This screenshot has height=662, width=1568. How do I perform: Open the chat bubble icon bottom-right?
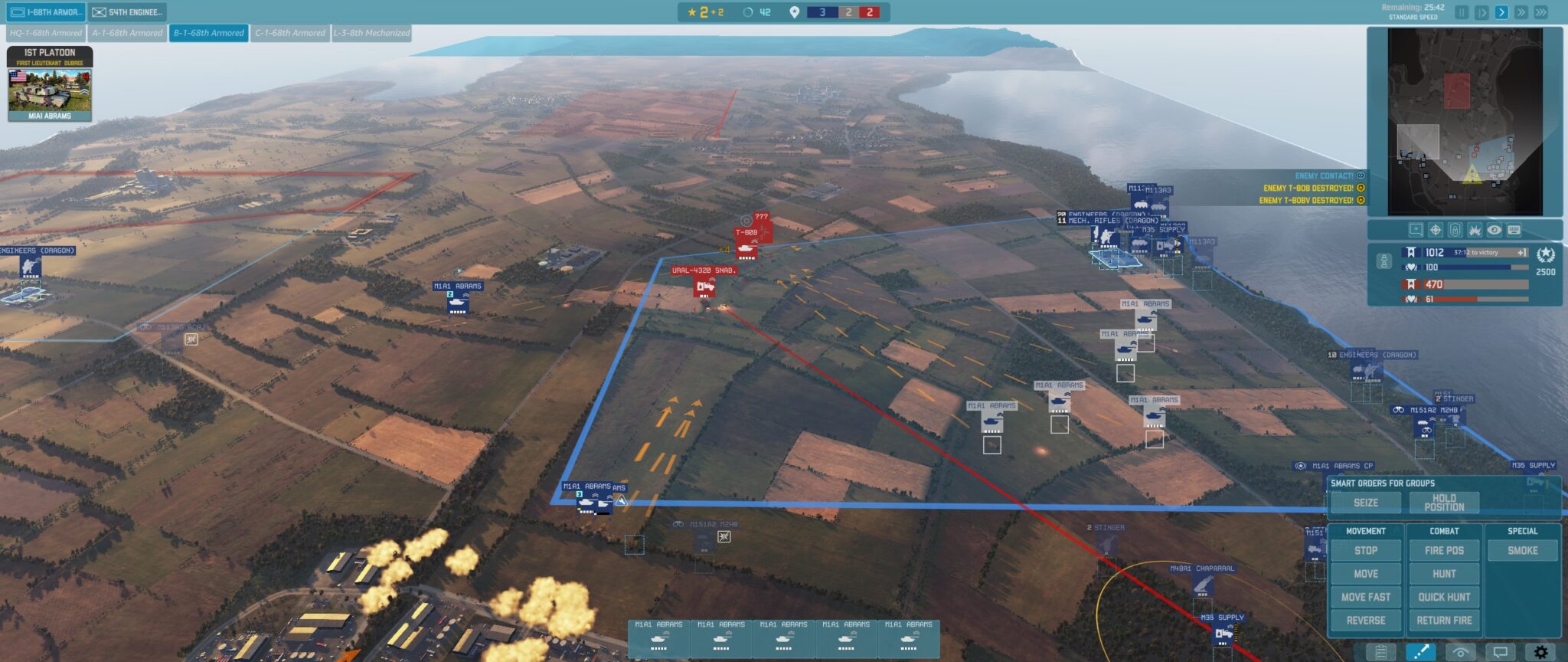coord(1501,653)
